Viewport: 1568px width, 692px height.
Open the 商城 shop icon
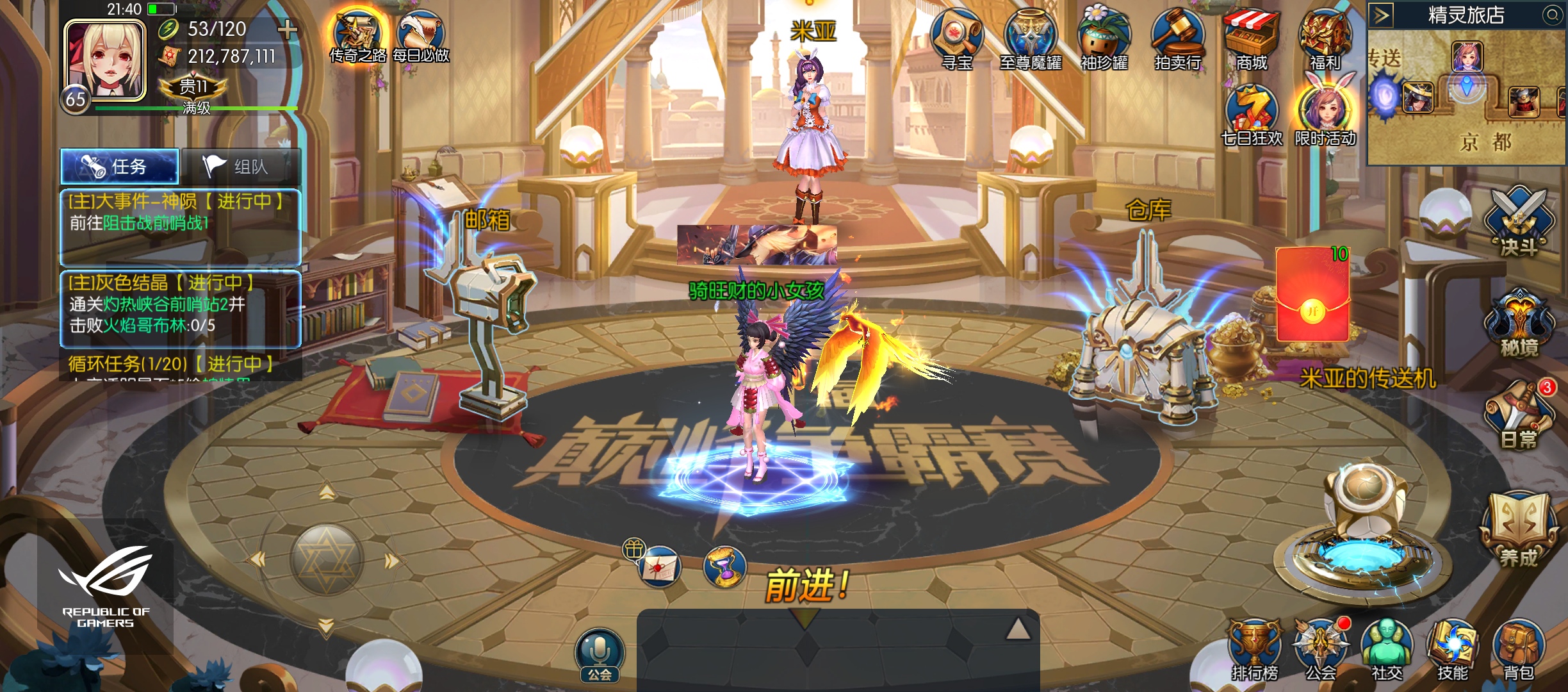pyautogui.click(x=1251, y=38)
